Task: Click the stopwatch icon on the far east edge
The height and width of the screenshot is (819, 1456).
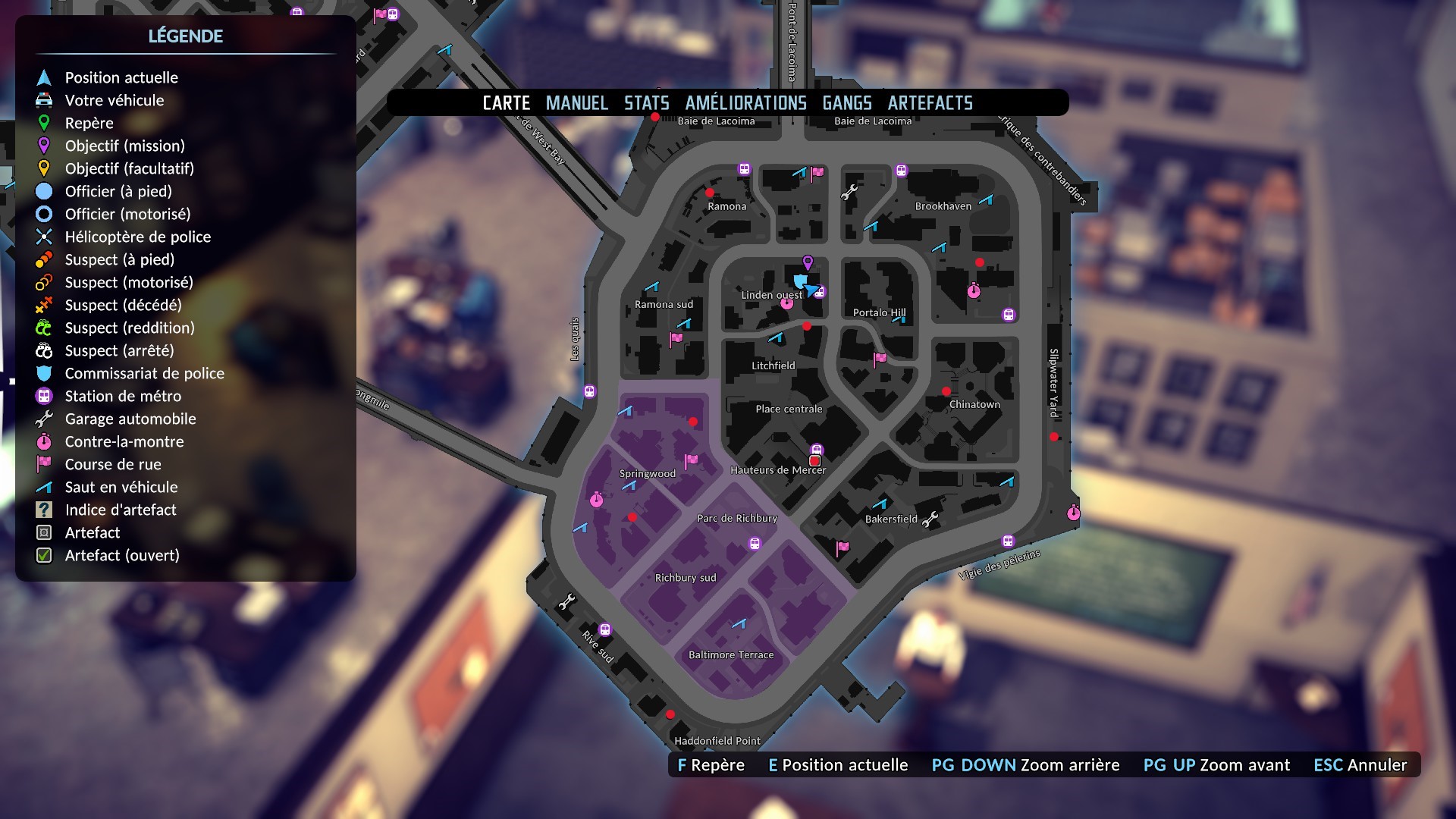Action: coord(1075,513)
